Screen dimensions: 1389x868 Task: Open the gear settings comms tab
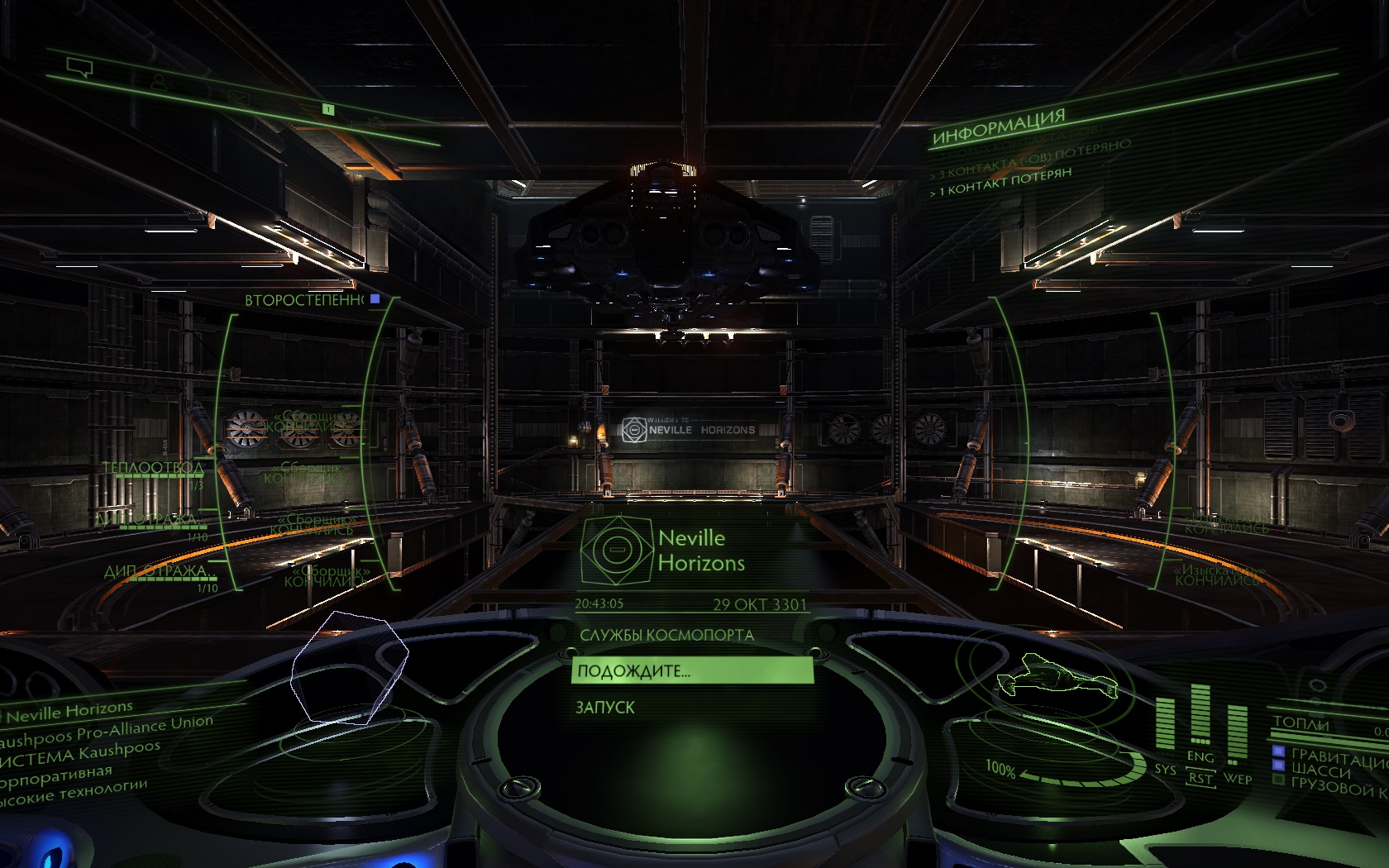(376, 122)
